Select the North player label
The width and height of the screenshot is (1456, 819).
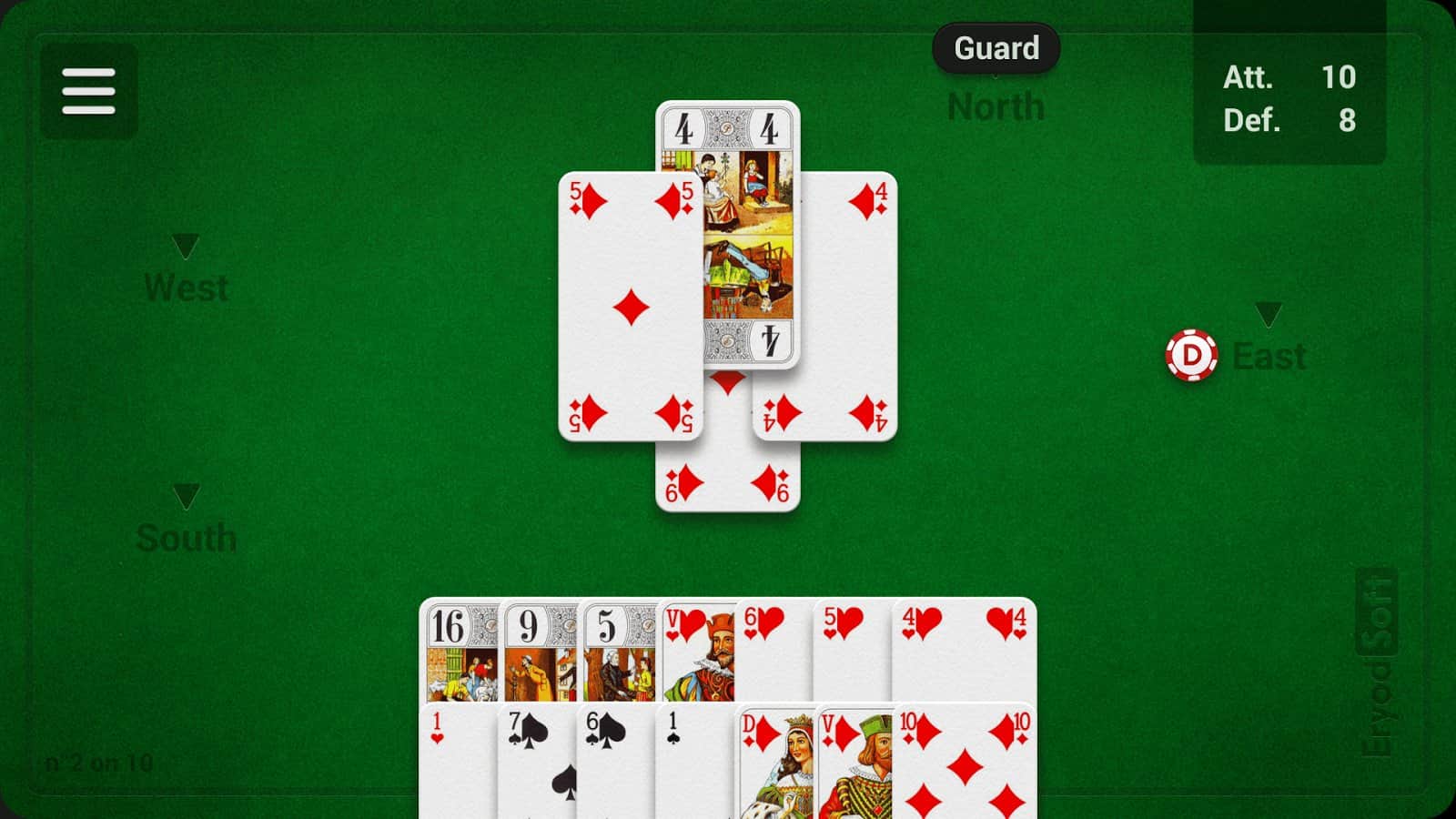(996, 106)
